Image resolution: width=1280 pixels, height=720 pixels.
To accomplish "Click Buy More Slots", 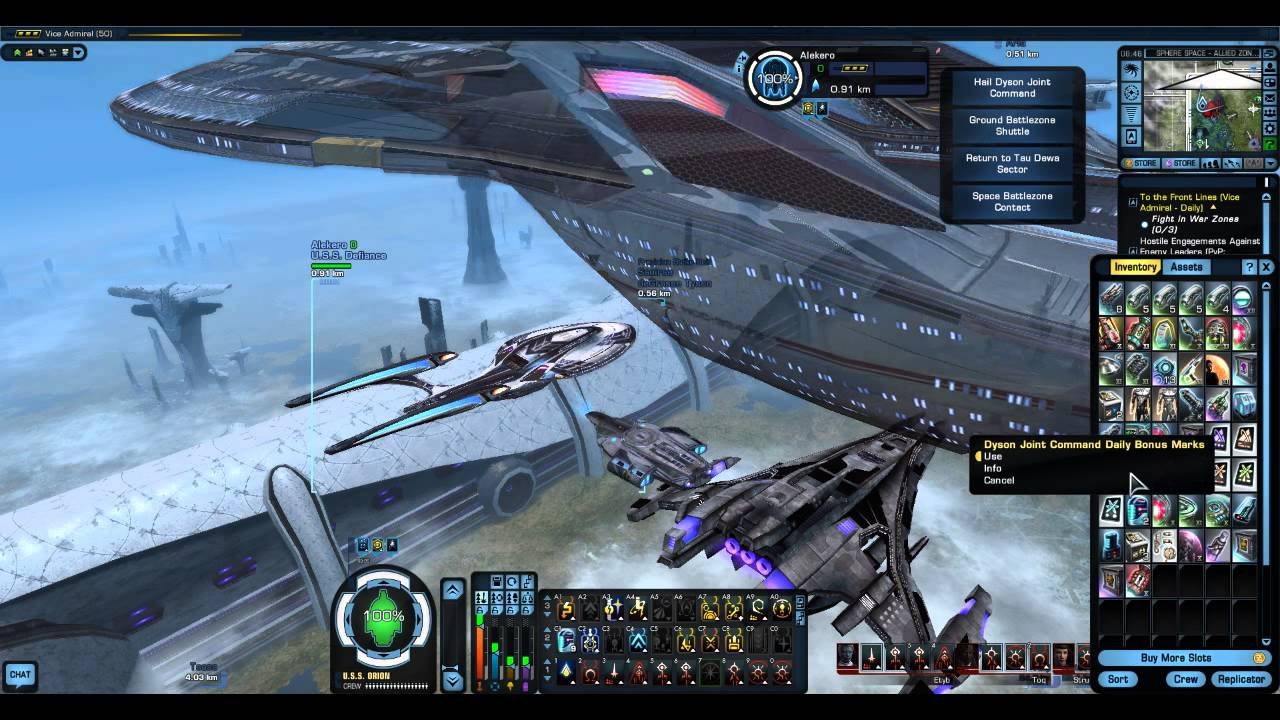I will (1176, 658).
